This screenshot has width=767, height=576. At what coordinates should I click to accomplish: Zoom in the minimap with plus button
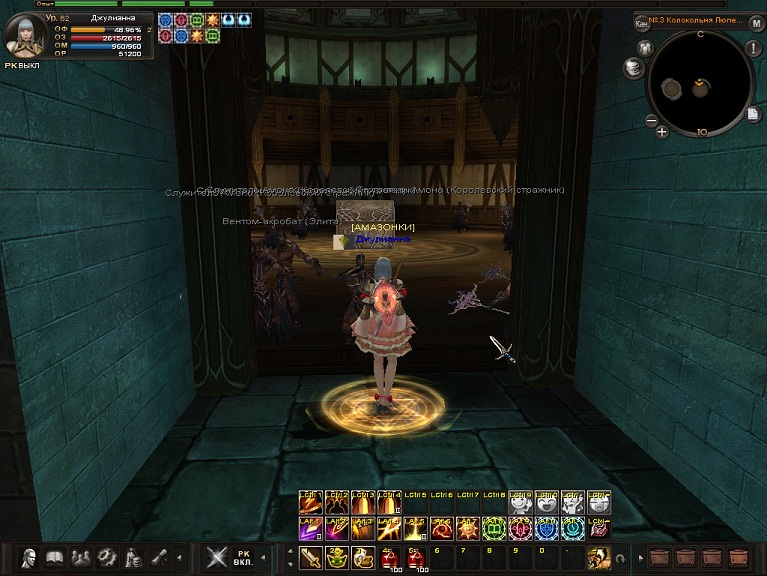point(662,131)
